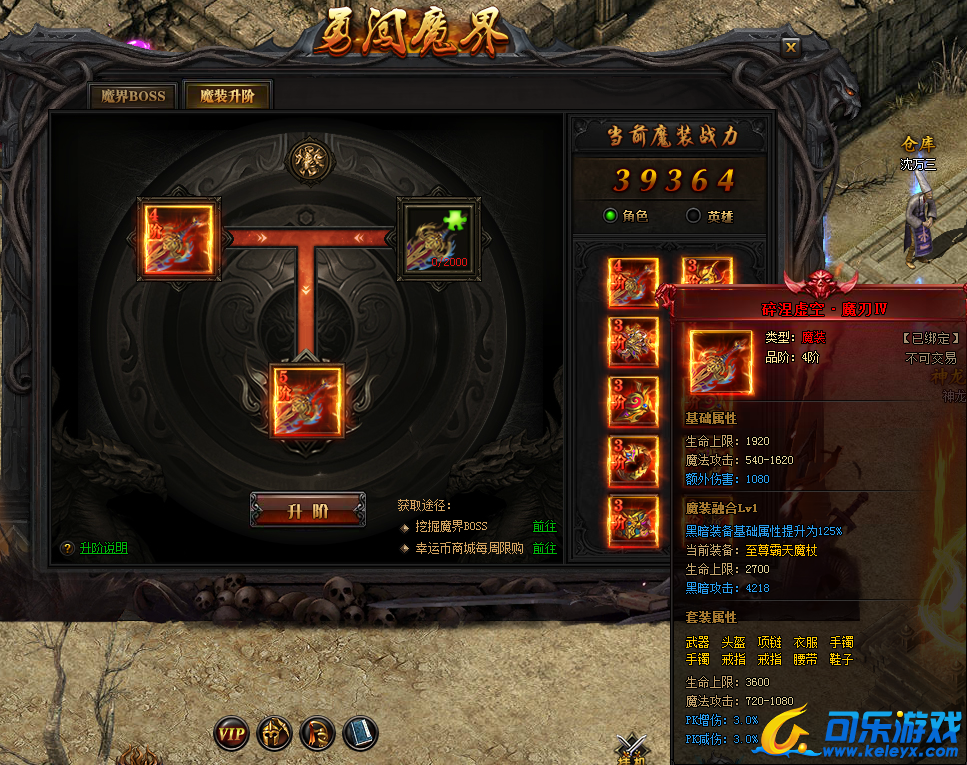Open the 升阶说明 help link
Screen dimensions: 967x765
coord(104,548)
